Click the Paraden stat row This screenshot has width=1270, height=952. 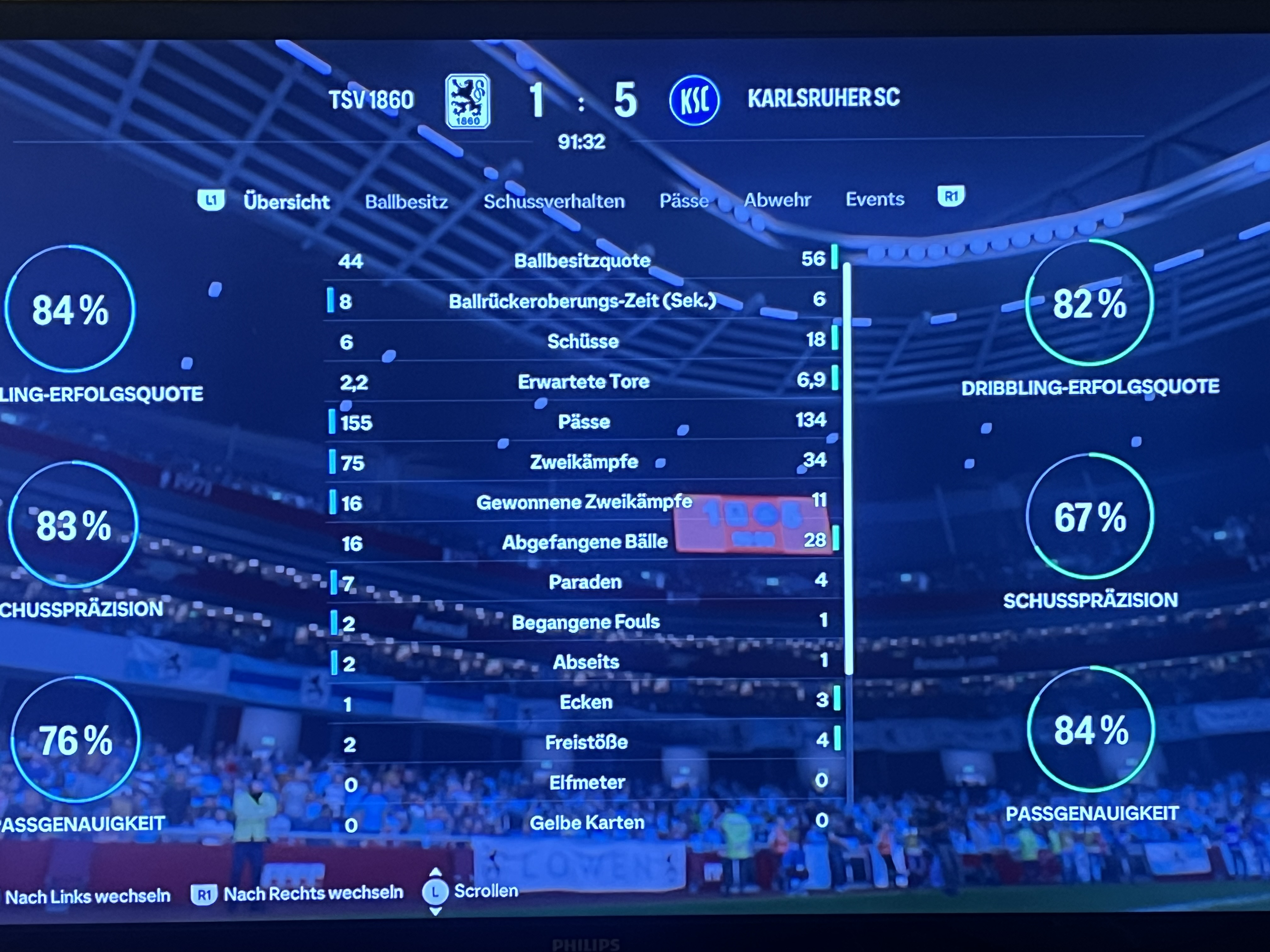pyautogui.click(x=585, y=582)
